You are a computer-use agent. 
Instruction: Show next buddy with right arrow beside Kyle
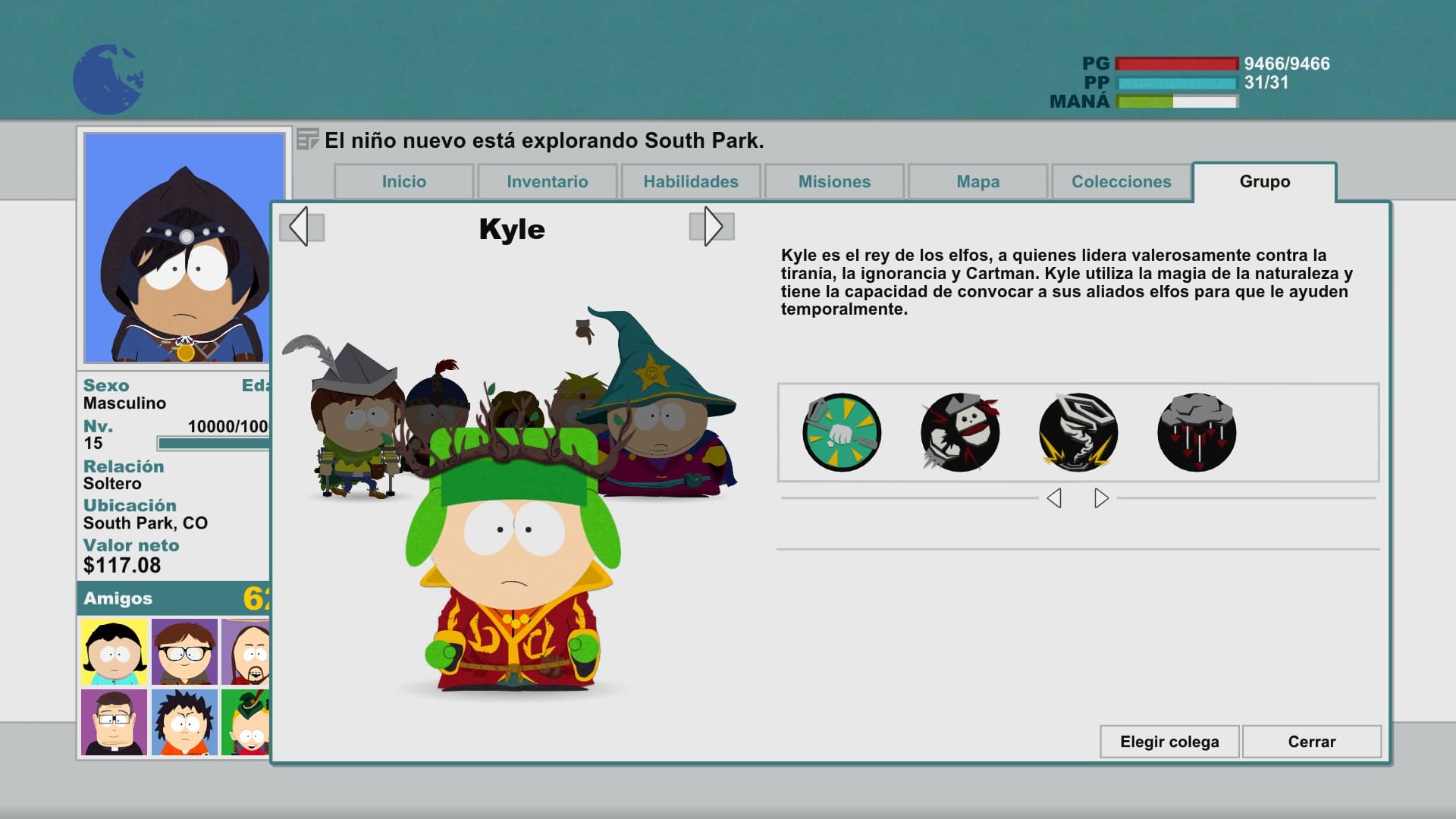[711, 227]
